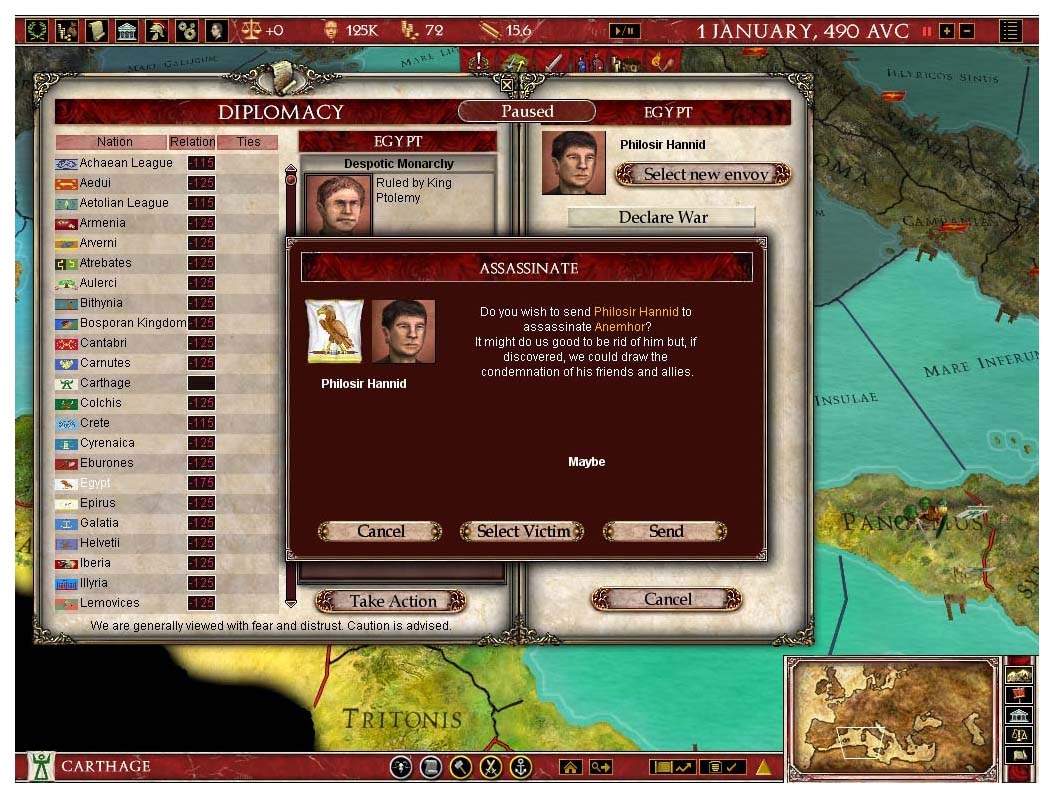Open the anchor naval icon
1054x798 pixels.
point(519,767)
